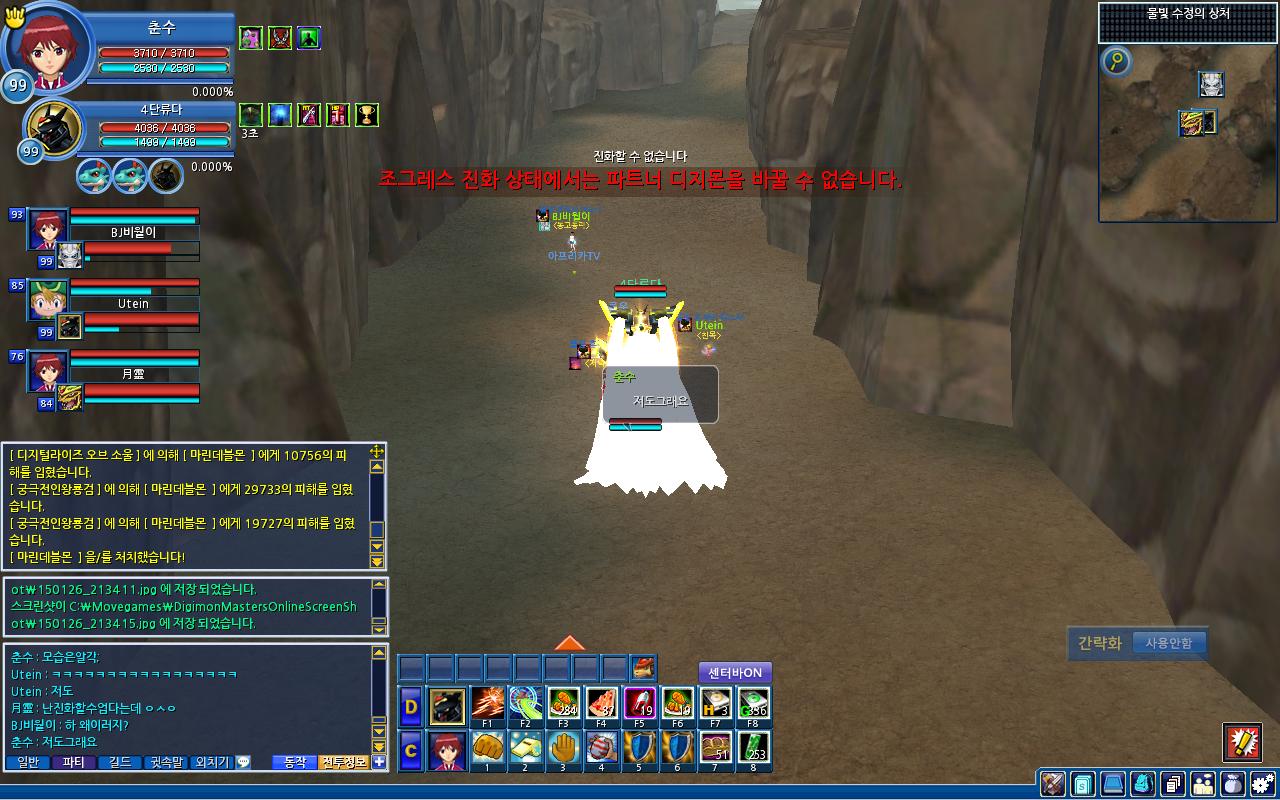This screenshot has width=1280, height=800.
Task: Open the 귓속말 whisper chat tab
Action: pyautogui.click(x=167, y=762)
